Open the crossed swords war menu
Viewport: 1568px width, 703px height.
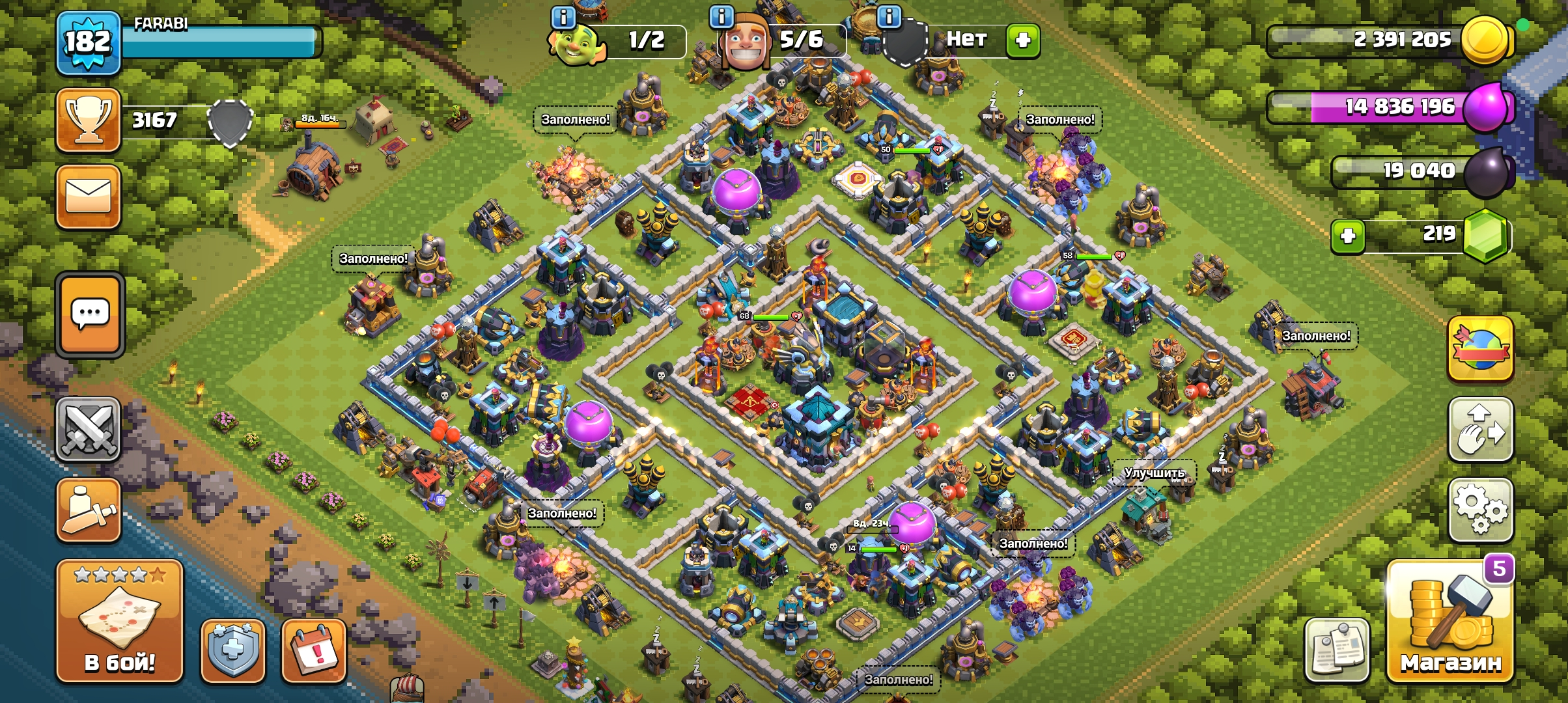[89, 430]
